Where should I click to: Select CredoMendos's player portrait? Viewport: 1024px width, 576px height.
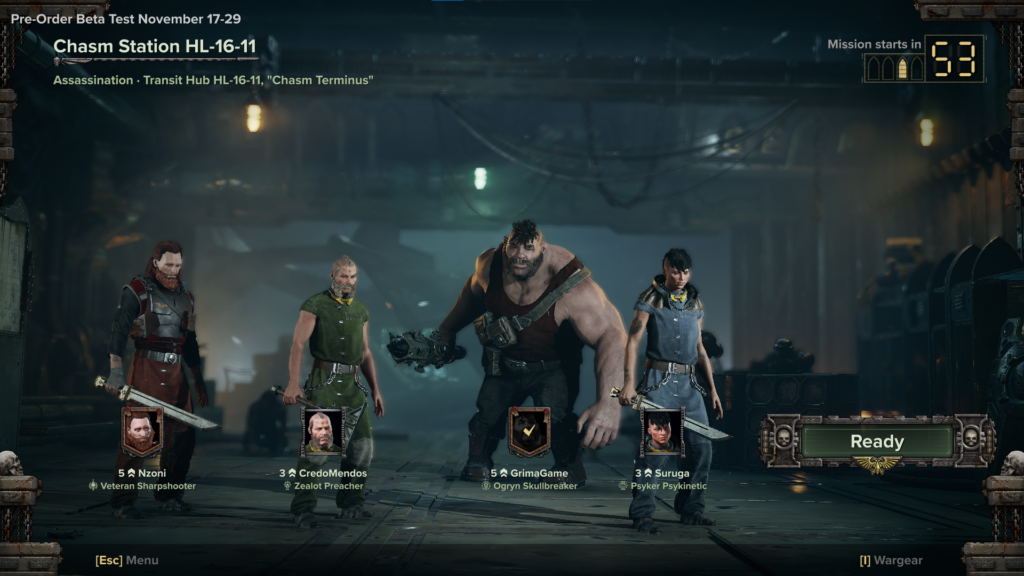pyautogui.click(x=323, y=432)
